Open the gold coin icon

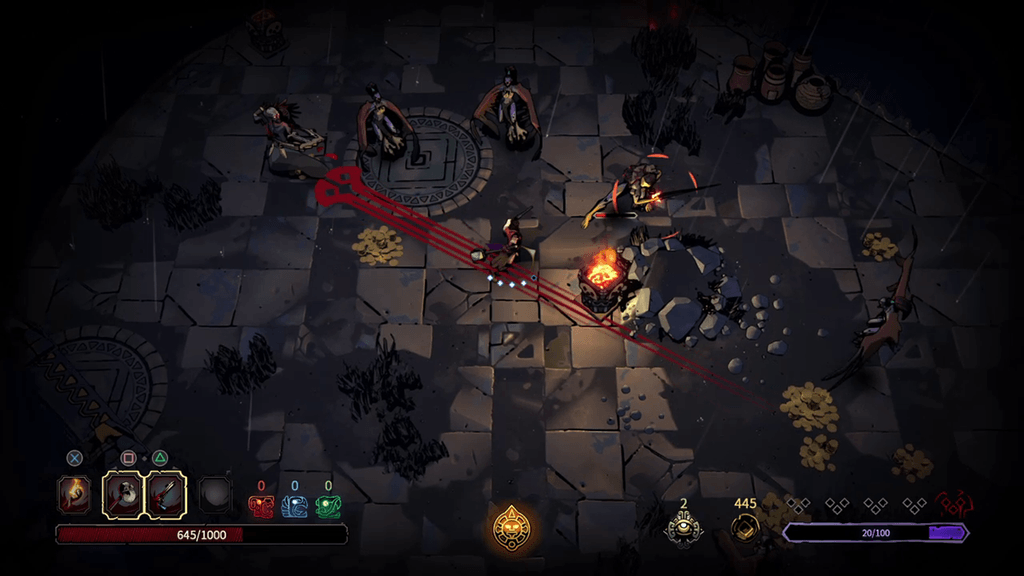[x=745, y=527]
